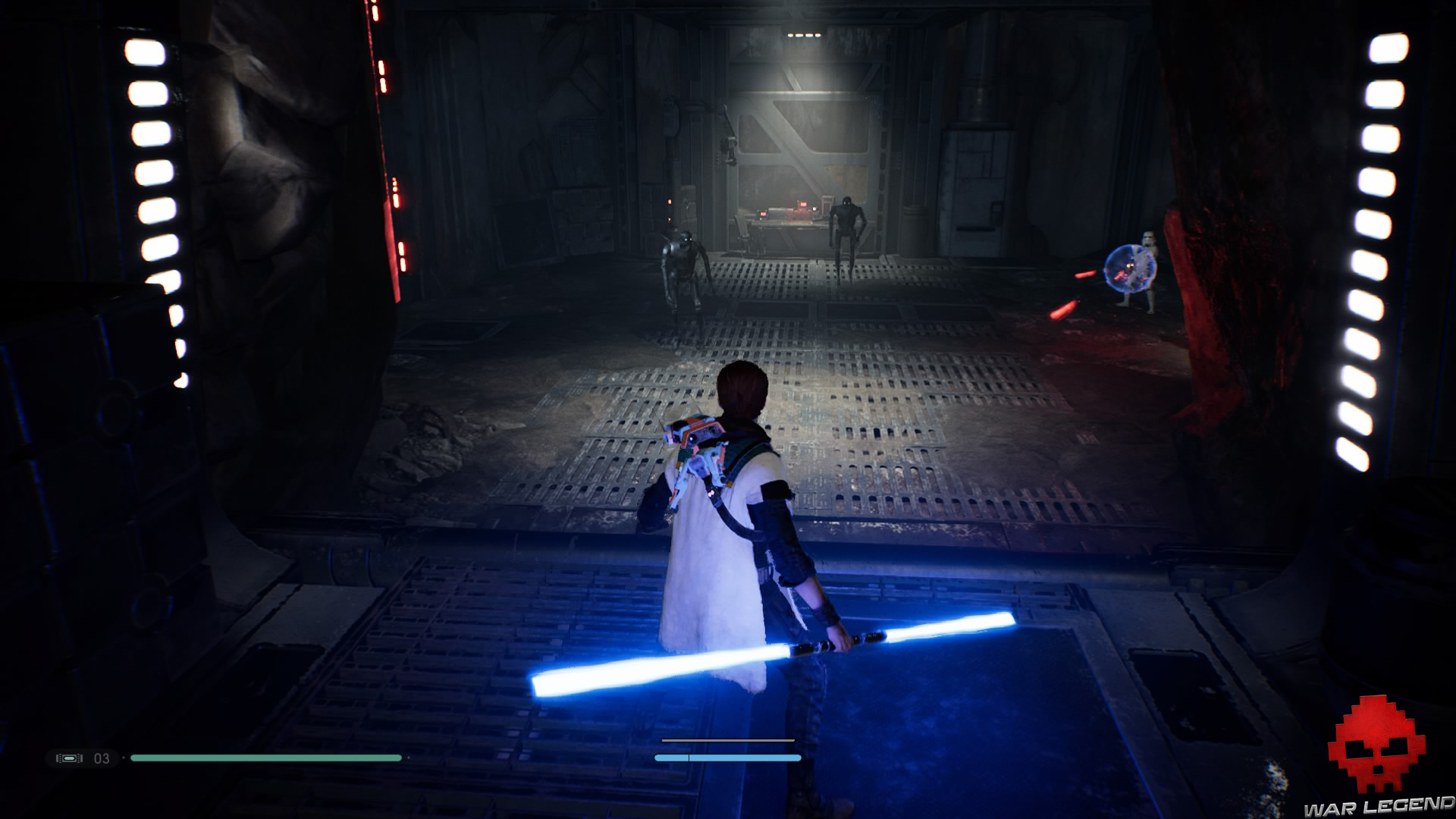1456x819 pixels.
Task: Select the stim canister icon
Action: [69, 758]
